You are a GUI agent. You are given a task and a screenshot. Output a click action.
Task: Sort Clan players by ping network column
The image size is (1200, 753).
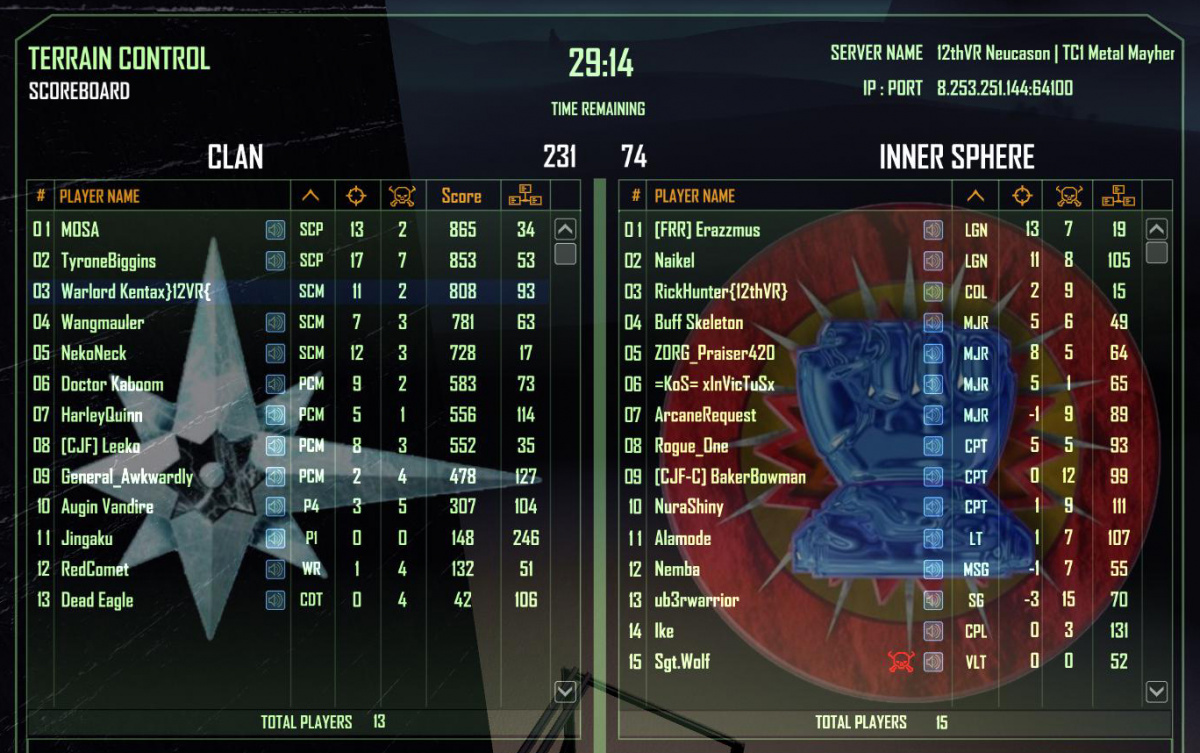(525, 196)
